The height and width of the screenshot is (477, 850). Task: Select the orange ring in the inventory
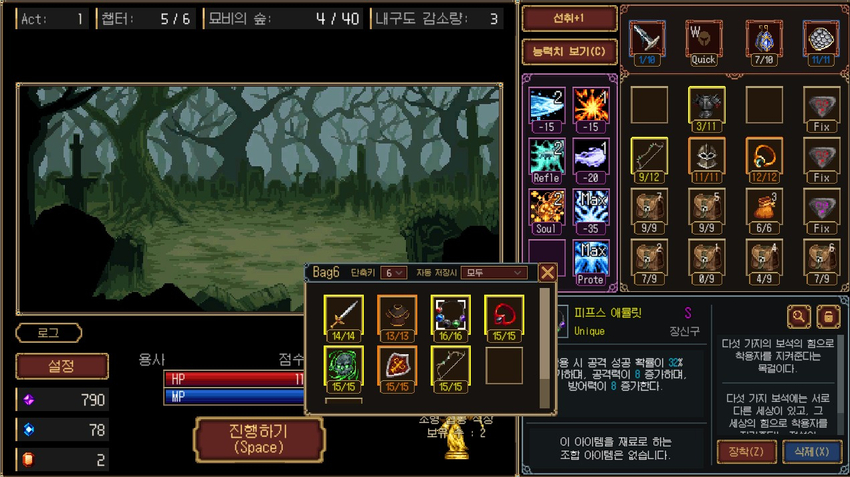(x=763, y=158)
